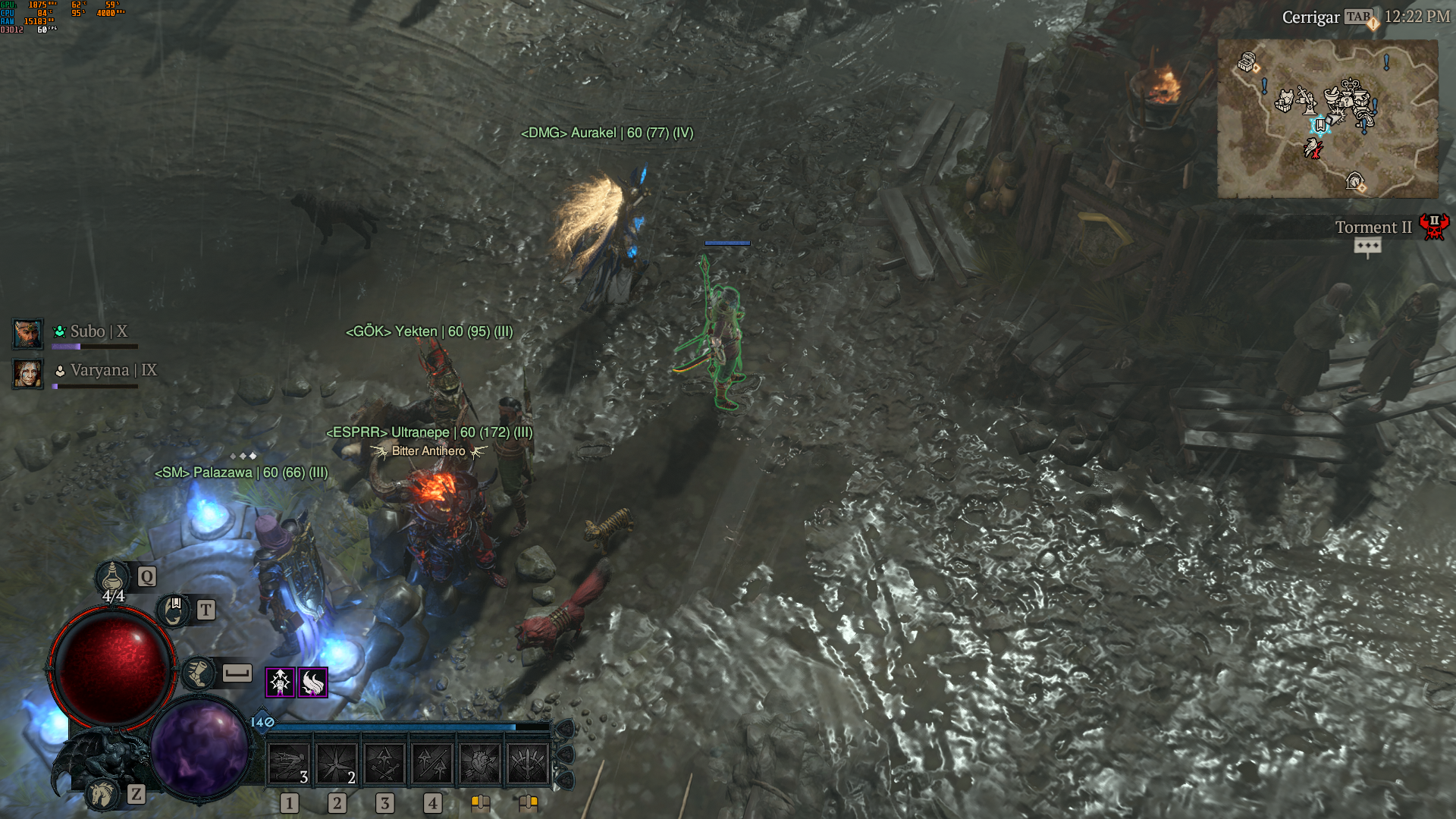This screenshot has height=819, width=1456.
Task: Click the raven marker on minimap
Action: 1313,148
